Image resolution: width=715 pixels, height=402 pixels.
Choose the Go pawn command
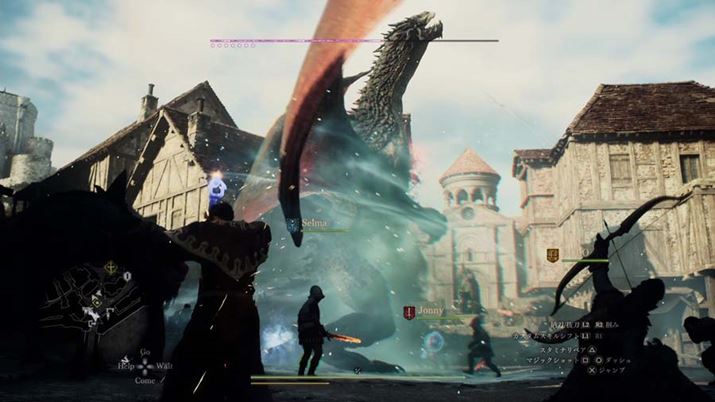pyautogui.click(x=146, y=352)
